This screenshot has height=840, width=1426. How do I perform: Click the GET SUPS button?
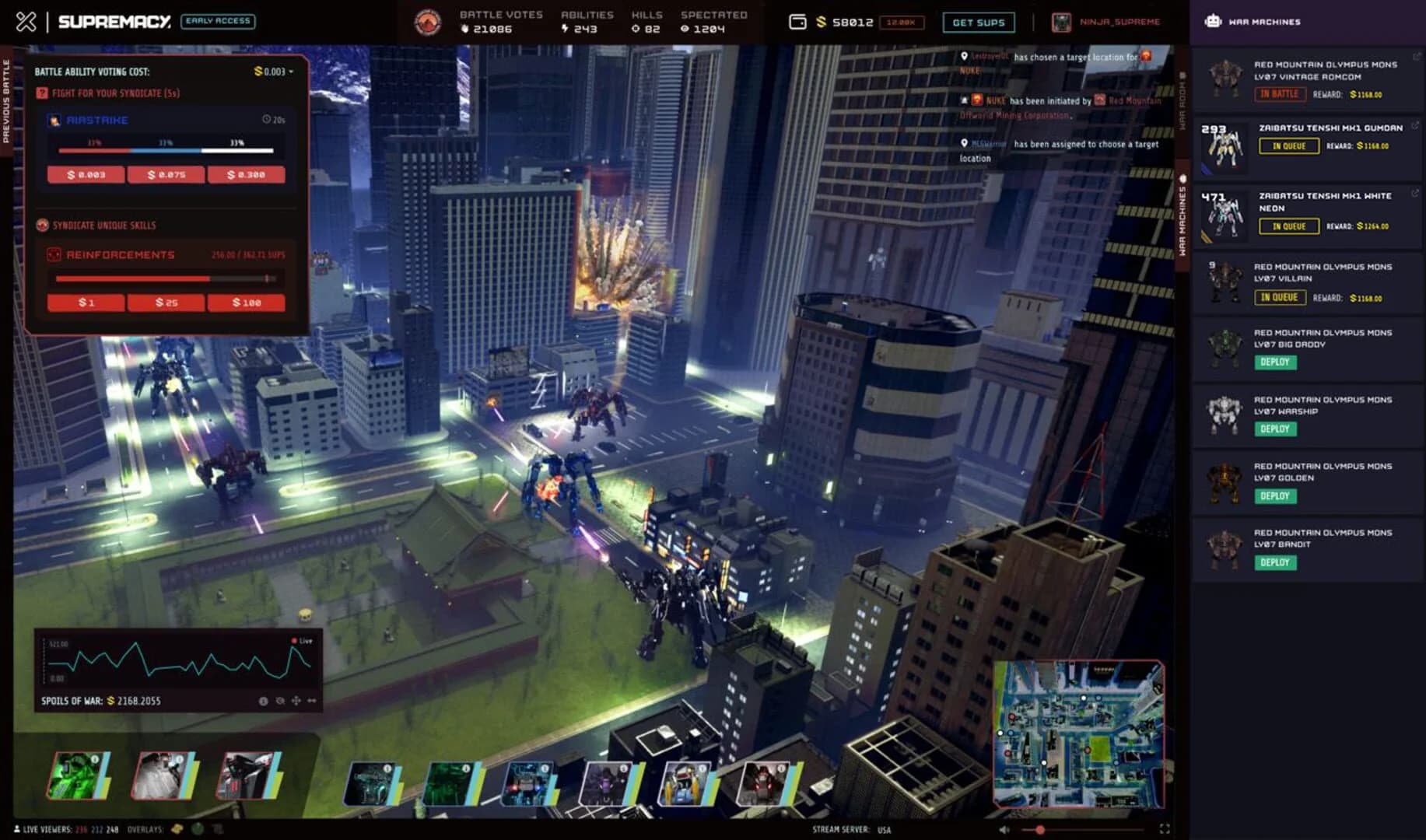click(x=979, y=23)
